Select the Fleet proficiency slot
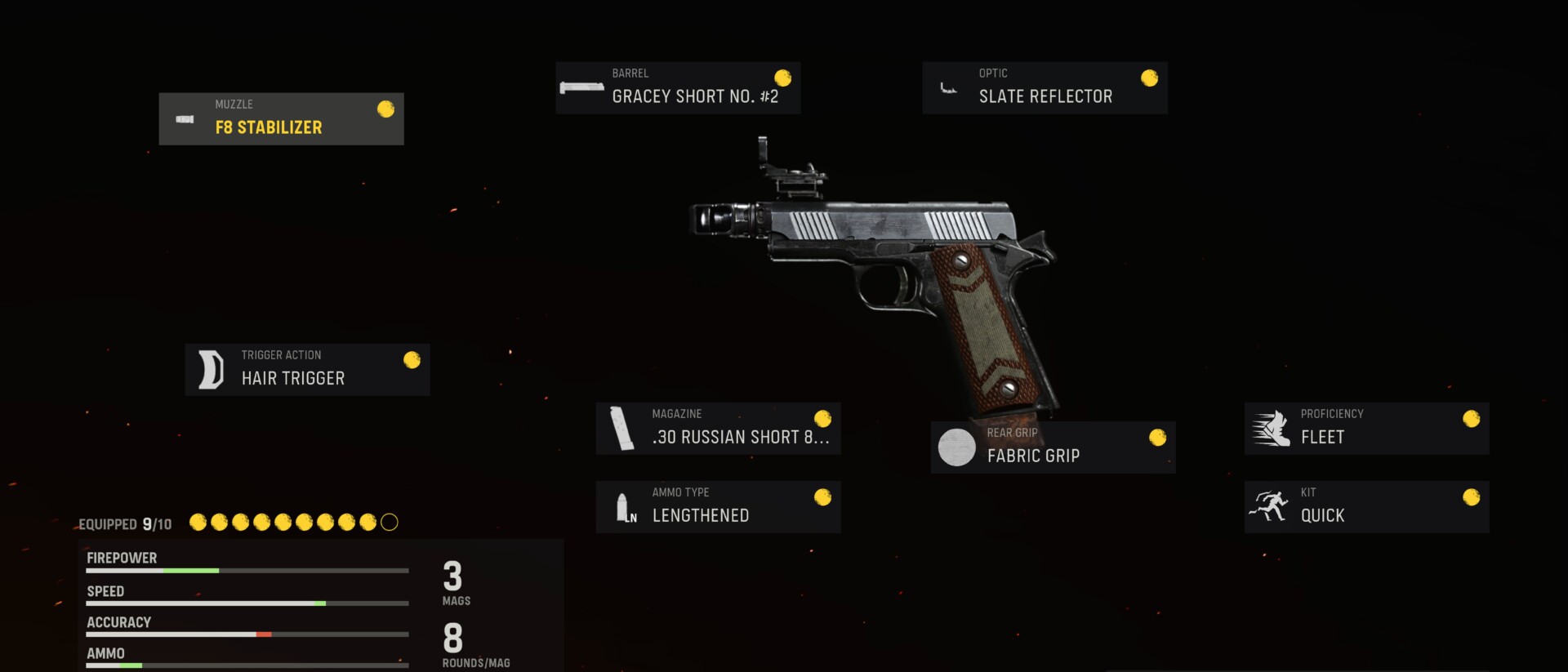Image resolution: width=1568 pixels, height=672 pixels. click(x=1366, y=429)
